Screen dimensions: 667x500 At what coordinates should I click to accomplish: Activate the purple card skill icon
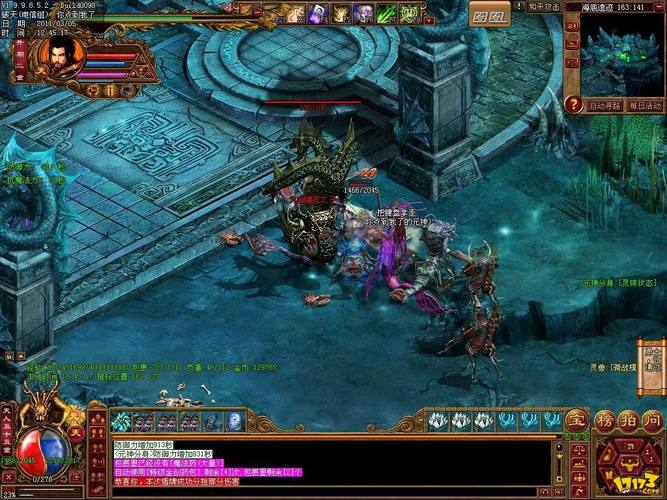(x=317, y=13)
